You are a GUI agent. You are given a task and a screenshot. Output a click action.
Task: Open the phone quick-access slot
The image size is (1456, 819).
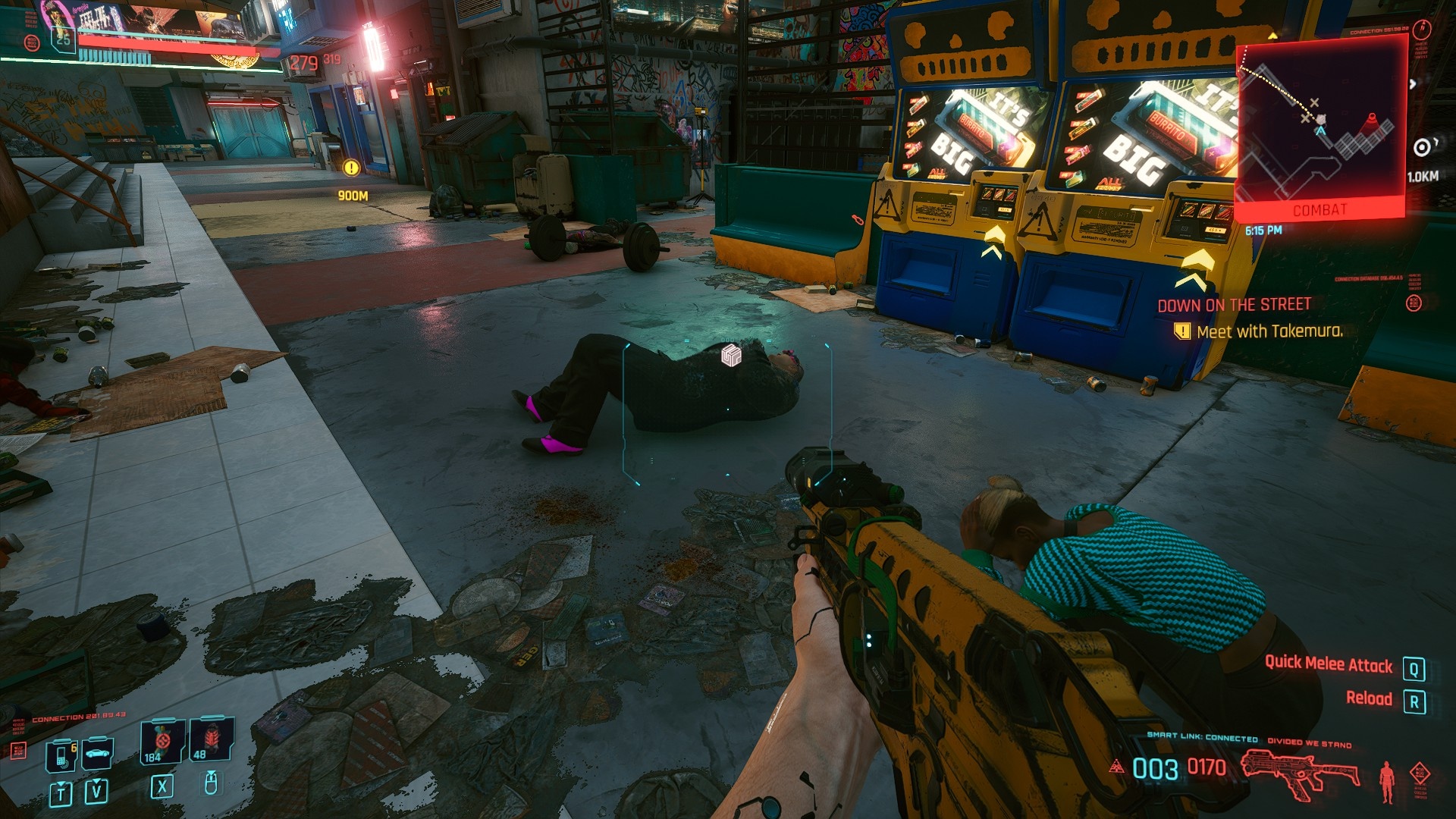[x=61, y=755]
